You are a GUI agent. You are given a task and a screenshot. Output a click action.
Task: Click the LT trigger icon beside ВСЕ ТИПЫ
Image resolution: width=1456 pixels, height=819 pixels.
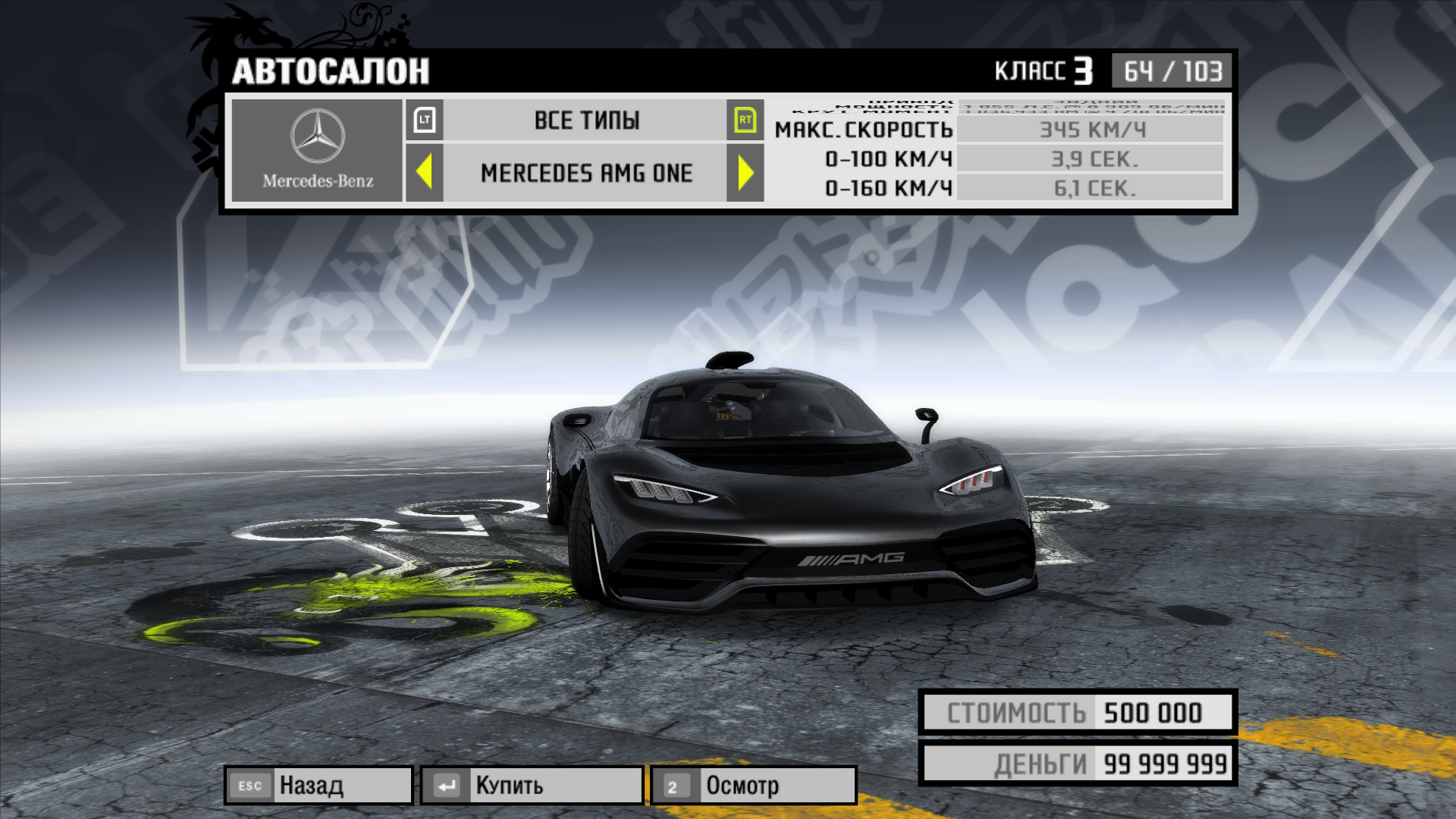[x=425, y=120]
